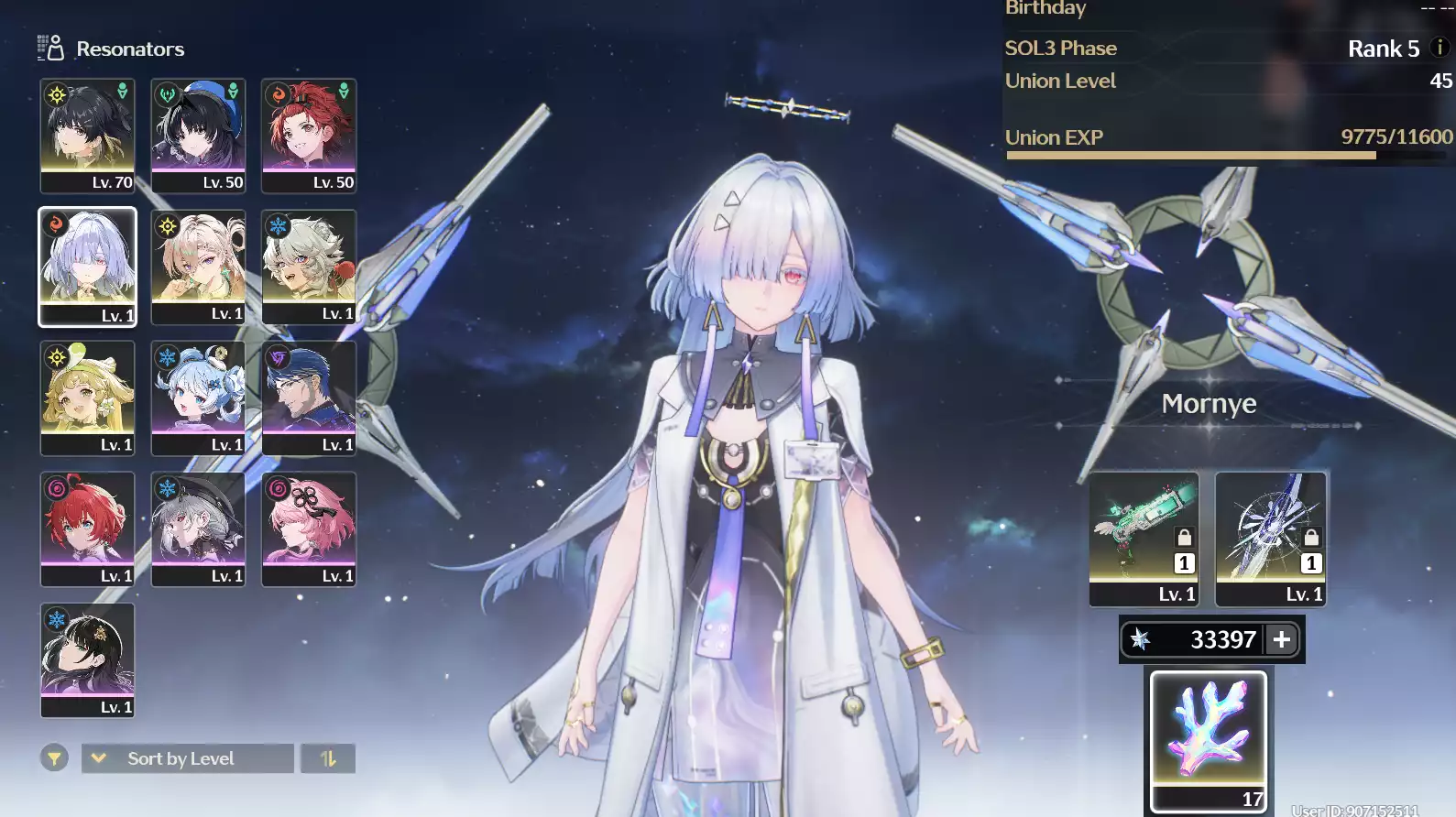Screen dimensions: 1456x817
Task: Open the SOL3 Phase info icon
Action: coord(1440,48)
